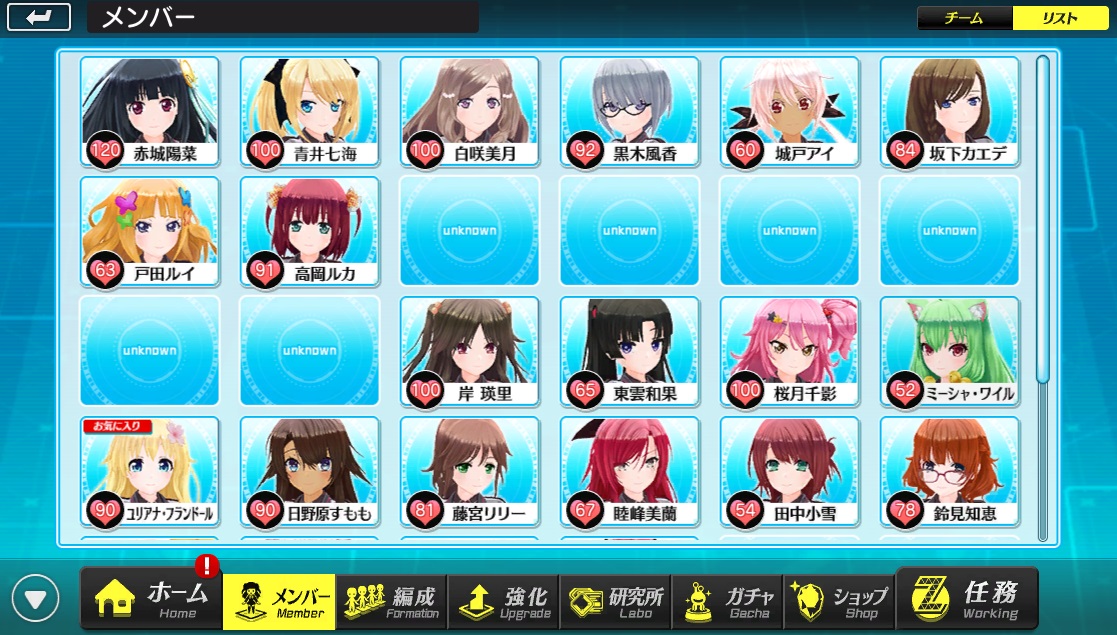Choose member 高岡ルカ

[x=309, y=232]
